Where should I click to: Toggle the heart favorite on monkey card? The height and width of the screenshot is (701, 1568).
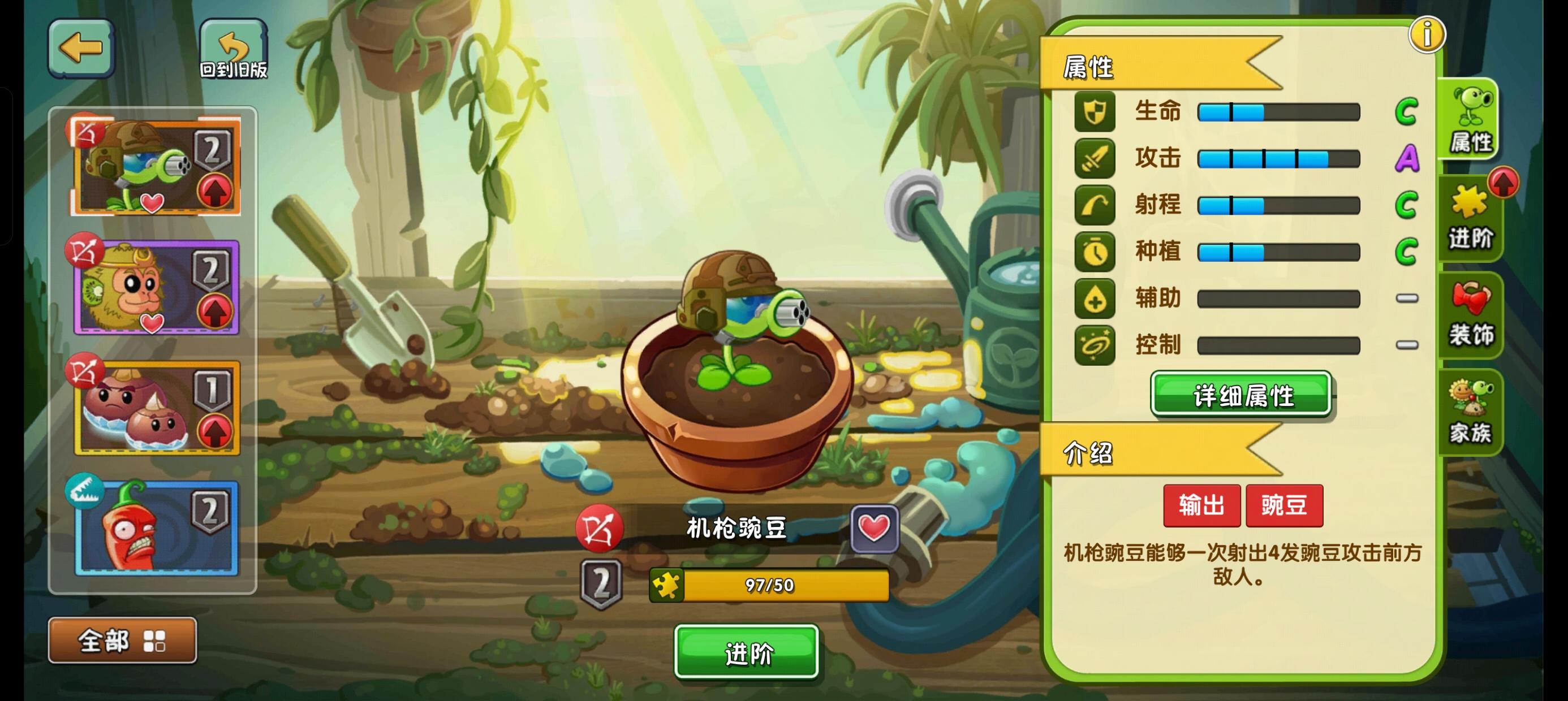coord(153,322)
